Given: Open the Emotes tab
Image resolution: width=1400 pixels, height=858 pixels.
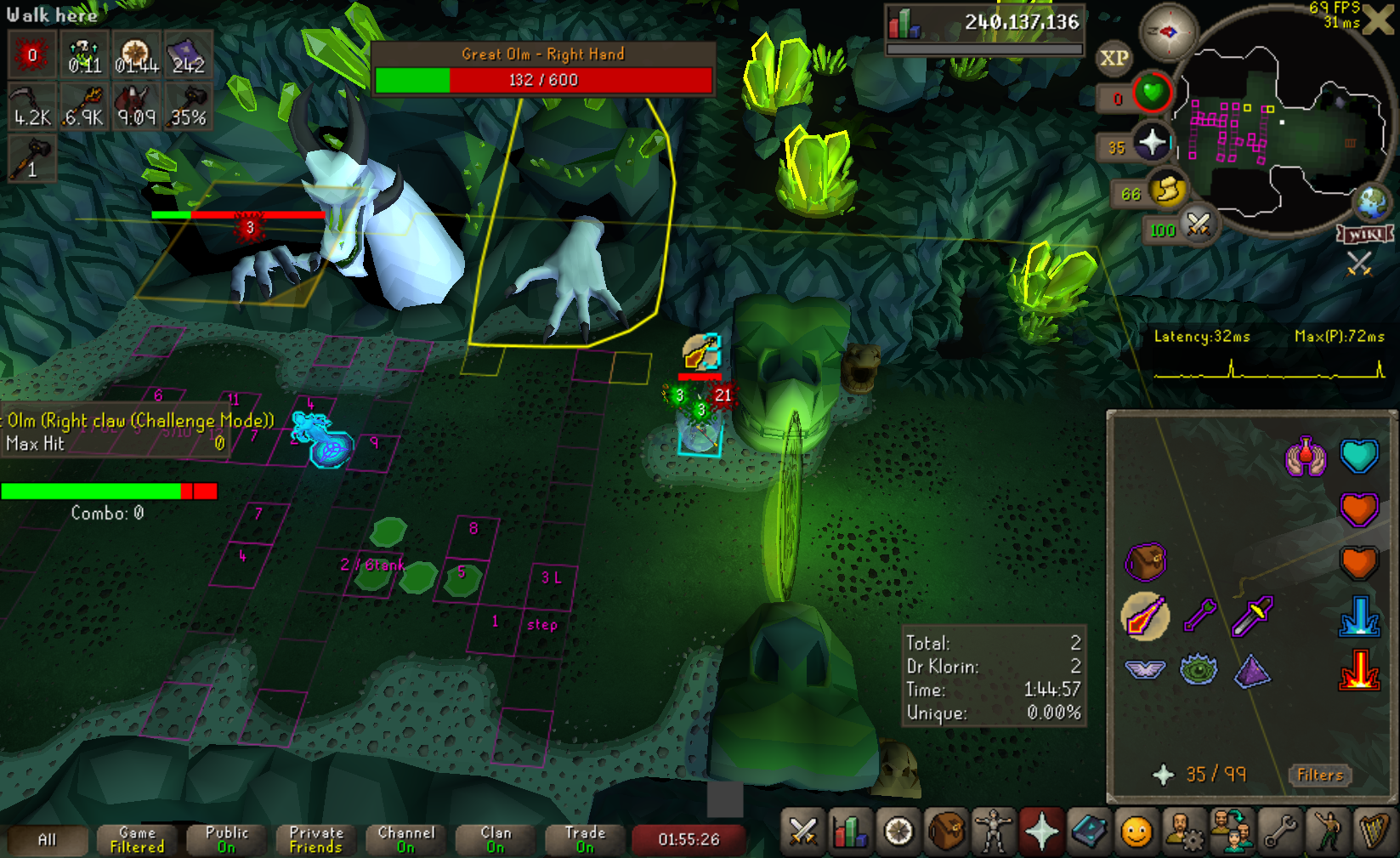Looking at the screenshot, I should (x=1327, y=832).
